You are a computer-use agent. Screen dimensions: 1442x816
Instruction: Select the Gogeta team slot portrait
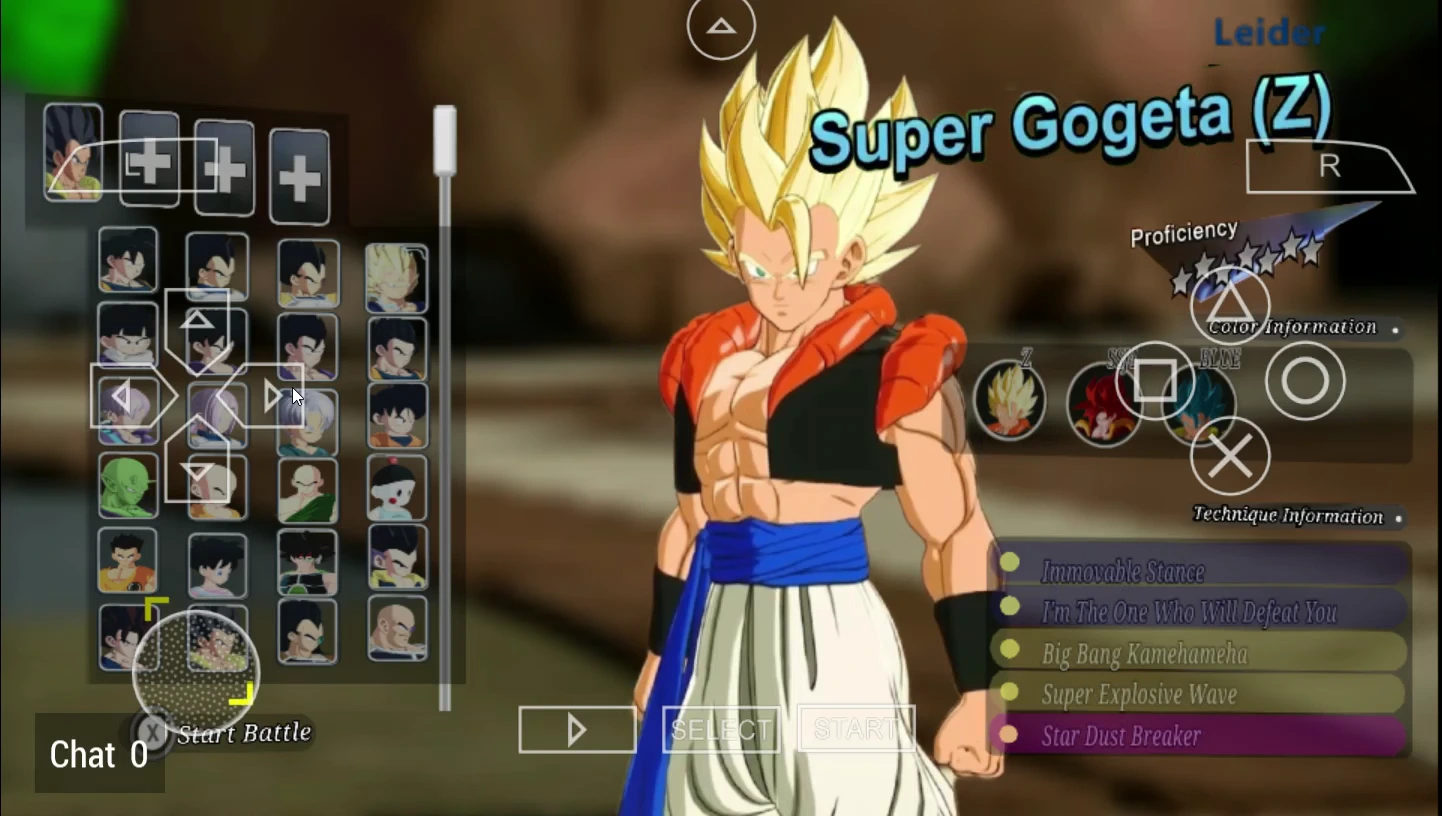(x=73, y=152)
